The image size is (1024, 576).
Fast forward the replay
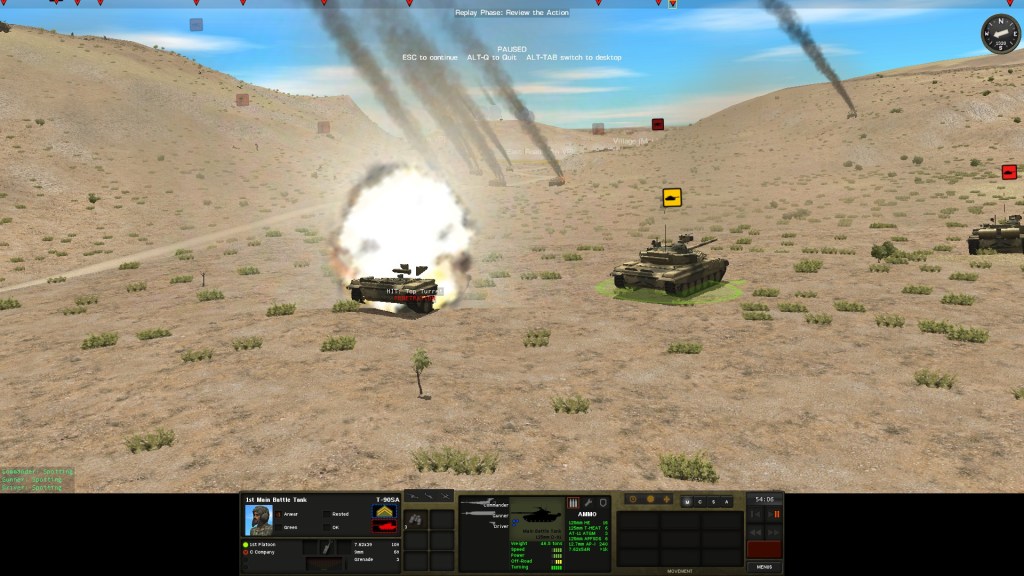[774, 531]
